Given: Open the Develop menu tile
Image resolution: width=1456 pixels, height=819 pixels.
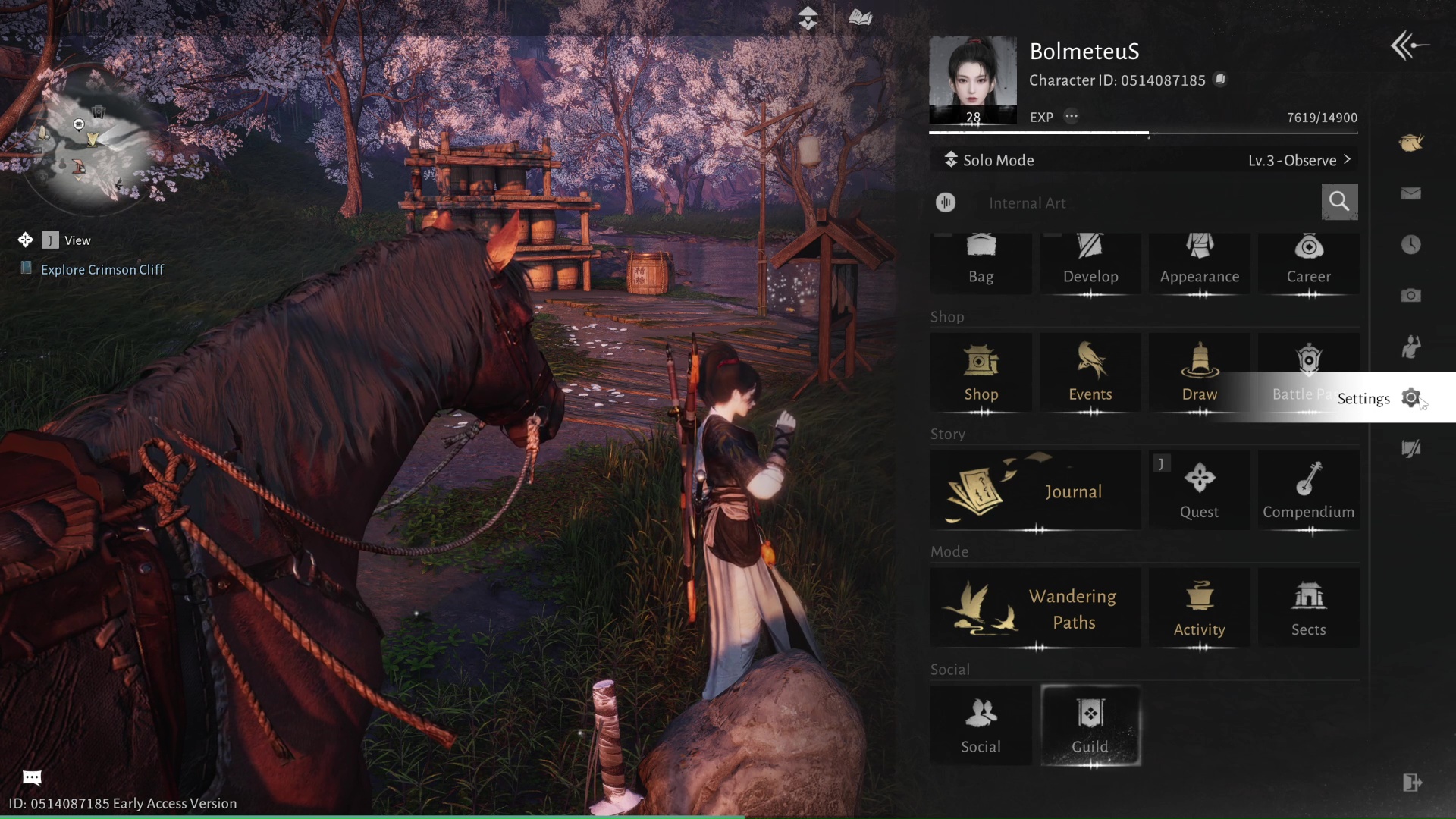Looking at the screenshot, I should click(x=1090, y=262).
